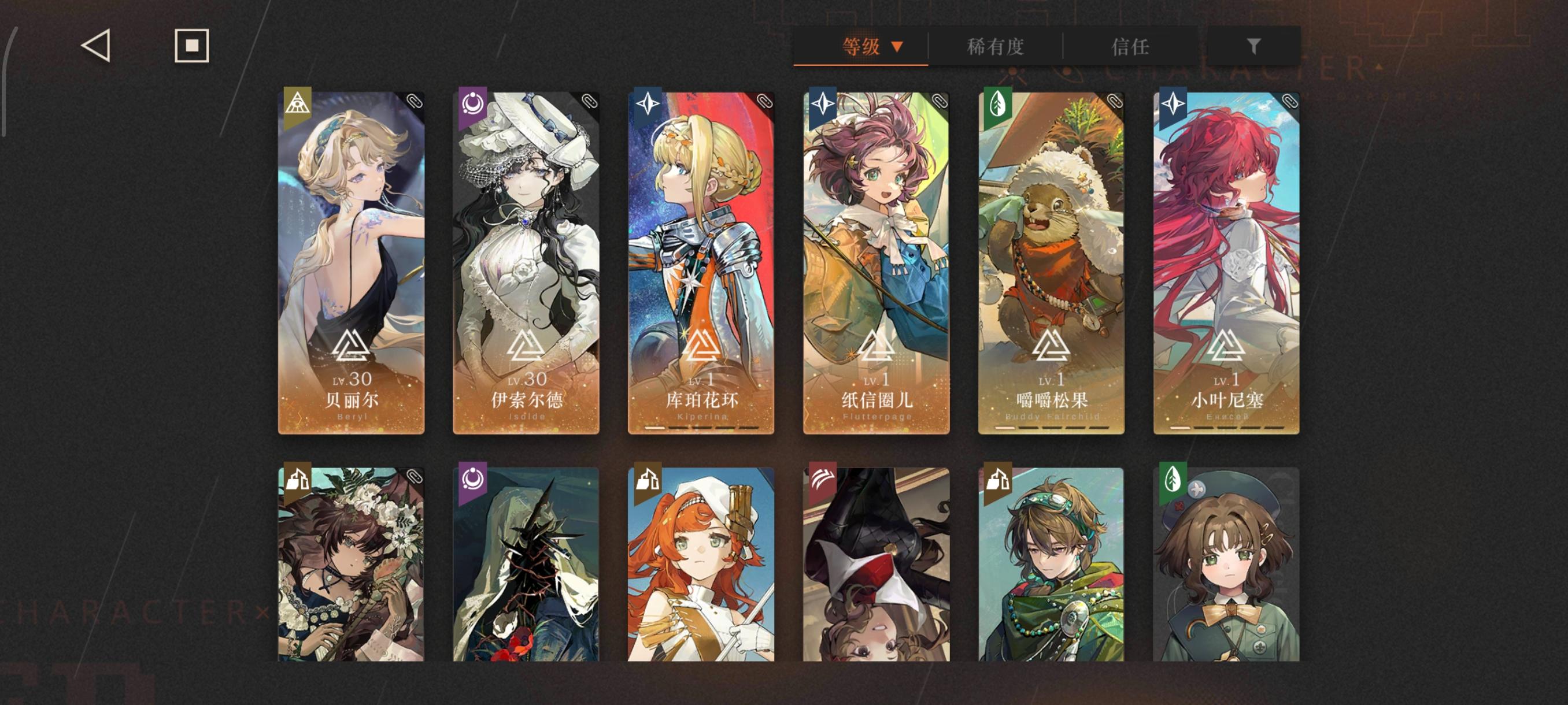Switch sorting to 稀有度 tab
The height and width of the screenshot is (705, 1568).
[995, 47]
